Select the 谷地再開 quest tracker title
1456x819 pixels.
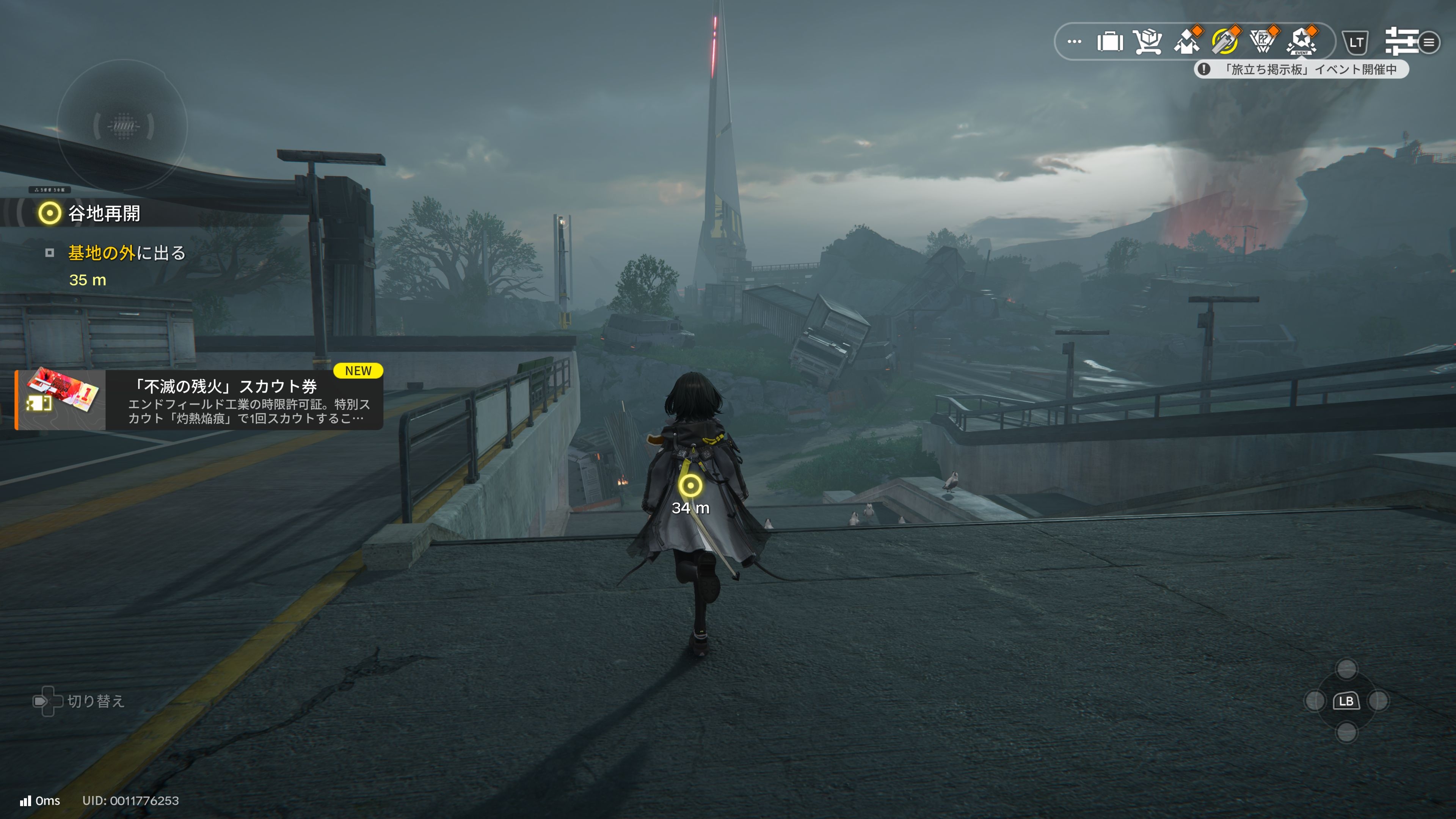(x=104, y=213)
